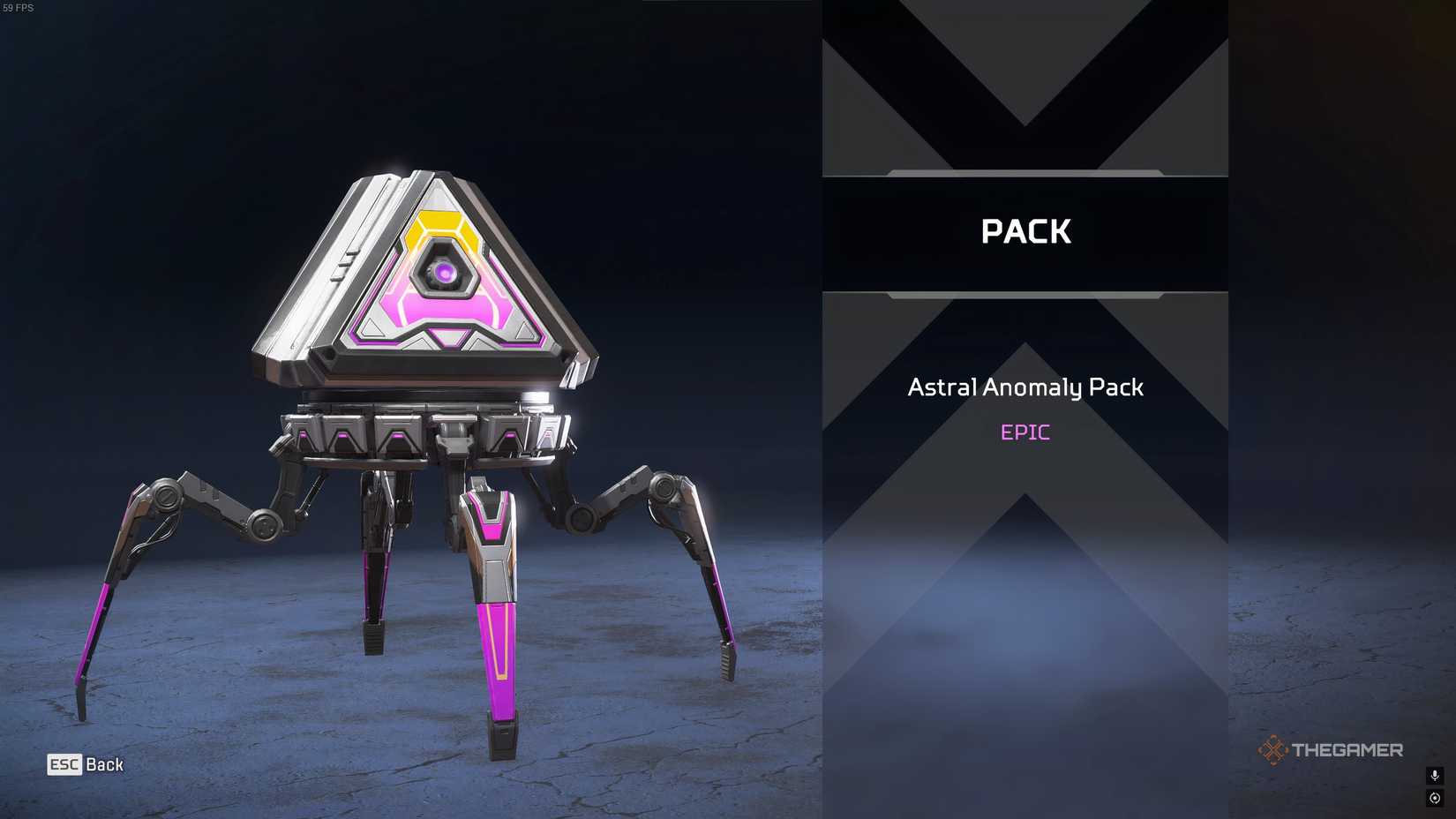Click the microphone icon near the bottom right
1456x819 pixels.
[1434, 778]
